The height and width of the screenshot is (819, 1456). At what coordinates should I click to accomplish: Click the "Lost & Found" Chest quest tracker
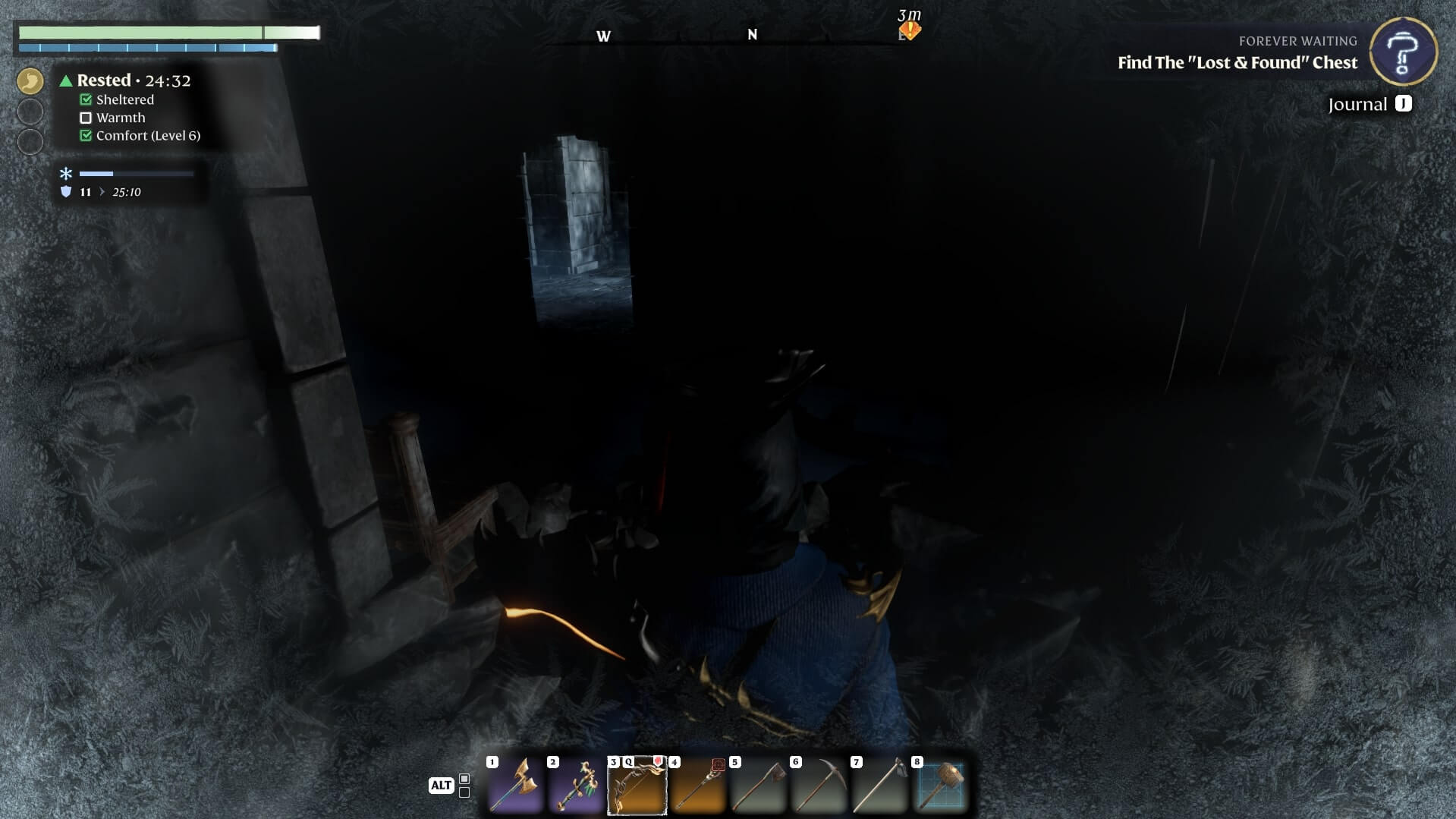tap(1237, 63)
